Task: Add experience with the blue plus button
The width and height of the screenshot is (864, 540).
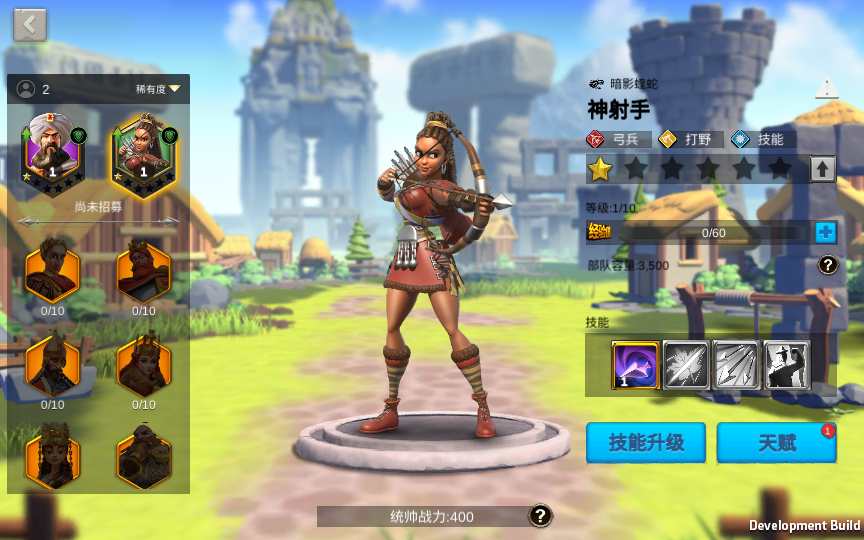Action: (825, 233)
